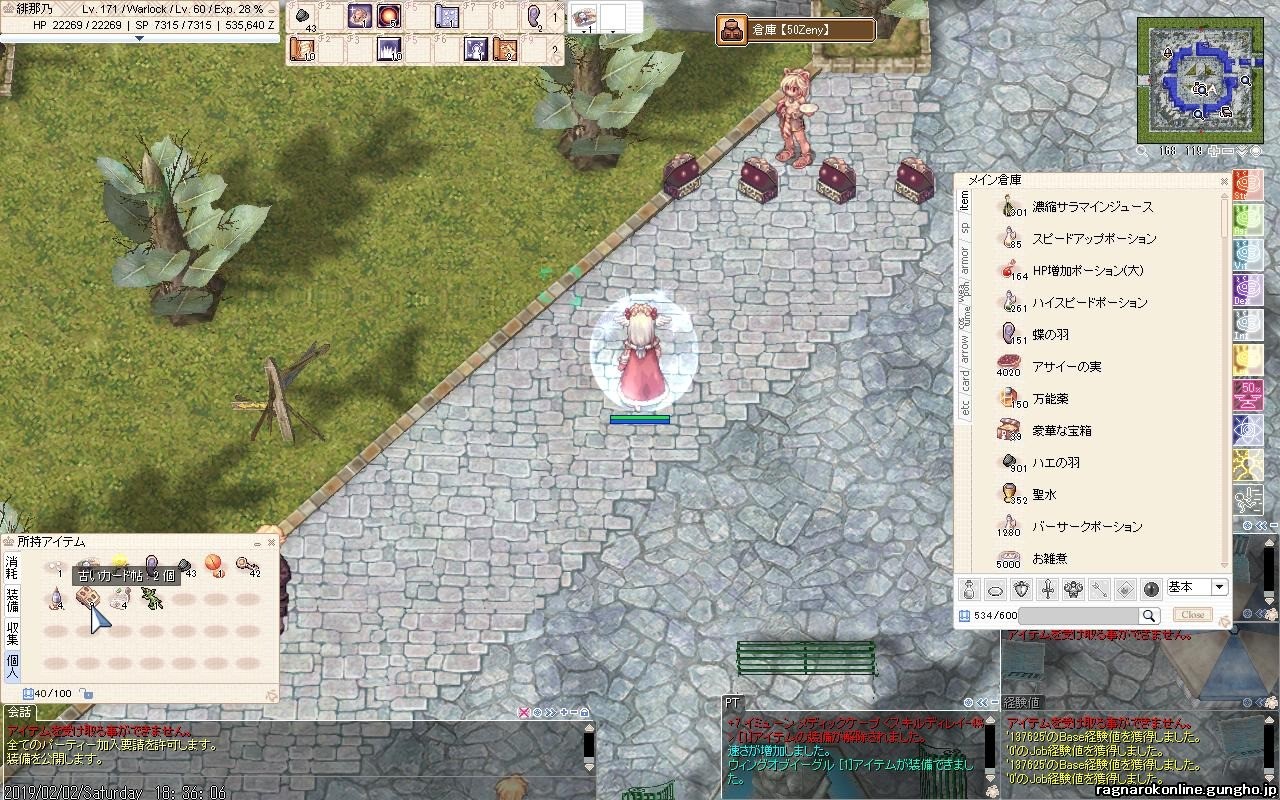
Task: Select 濃縮サラマインジュース in the storage list
Action: tap(1092, 207)
